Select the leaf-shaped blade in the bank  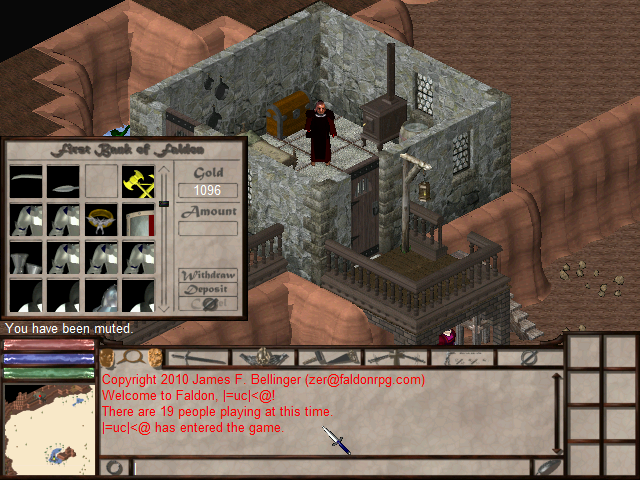[63, 182]
